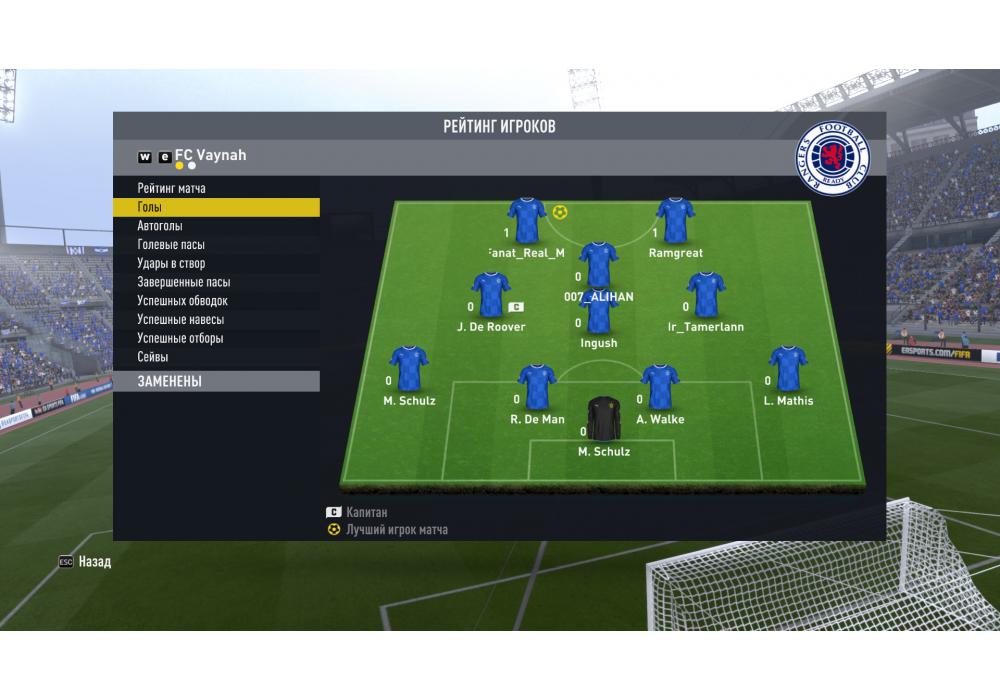The width and height of the screenshot is (1000, 700).
Task: Select player A. Walke on the pitch
Action: (660, 388)
